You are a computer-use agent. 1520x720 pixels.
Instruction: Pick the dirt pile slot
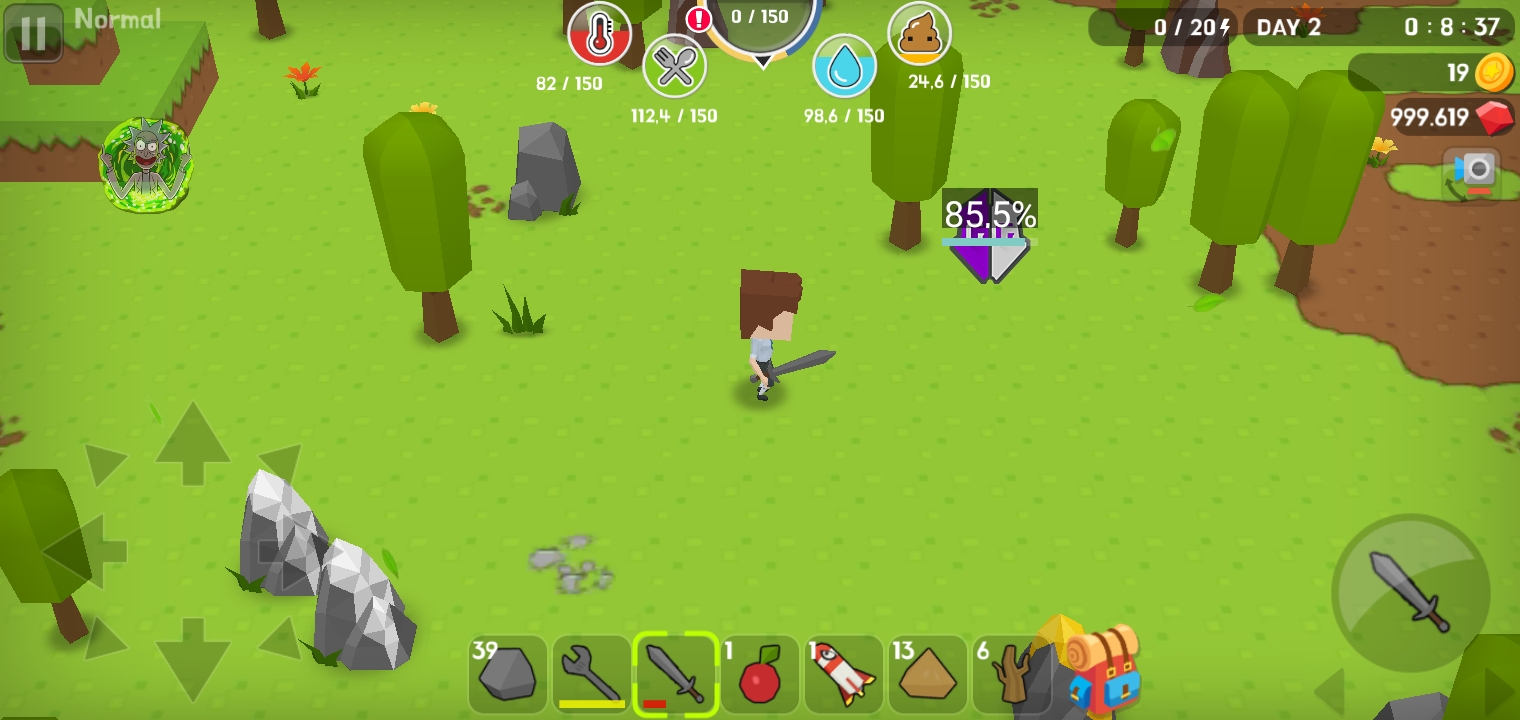pyautogui.click(x=928, y=674)
